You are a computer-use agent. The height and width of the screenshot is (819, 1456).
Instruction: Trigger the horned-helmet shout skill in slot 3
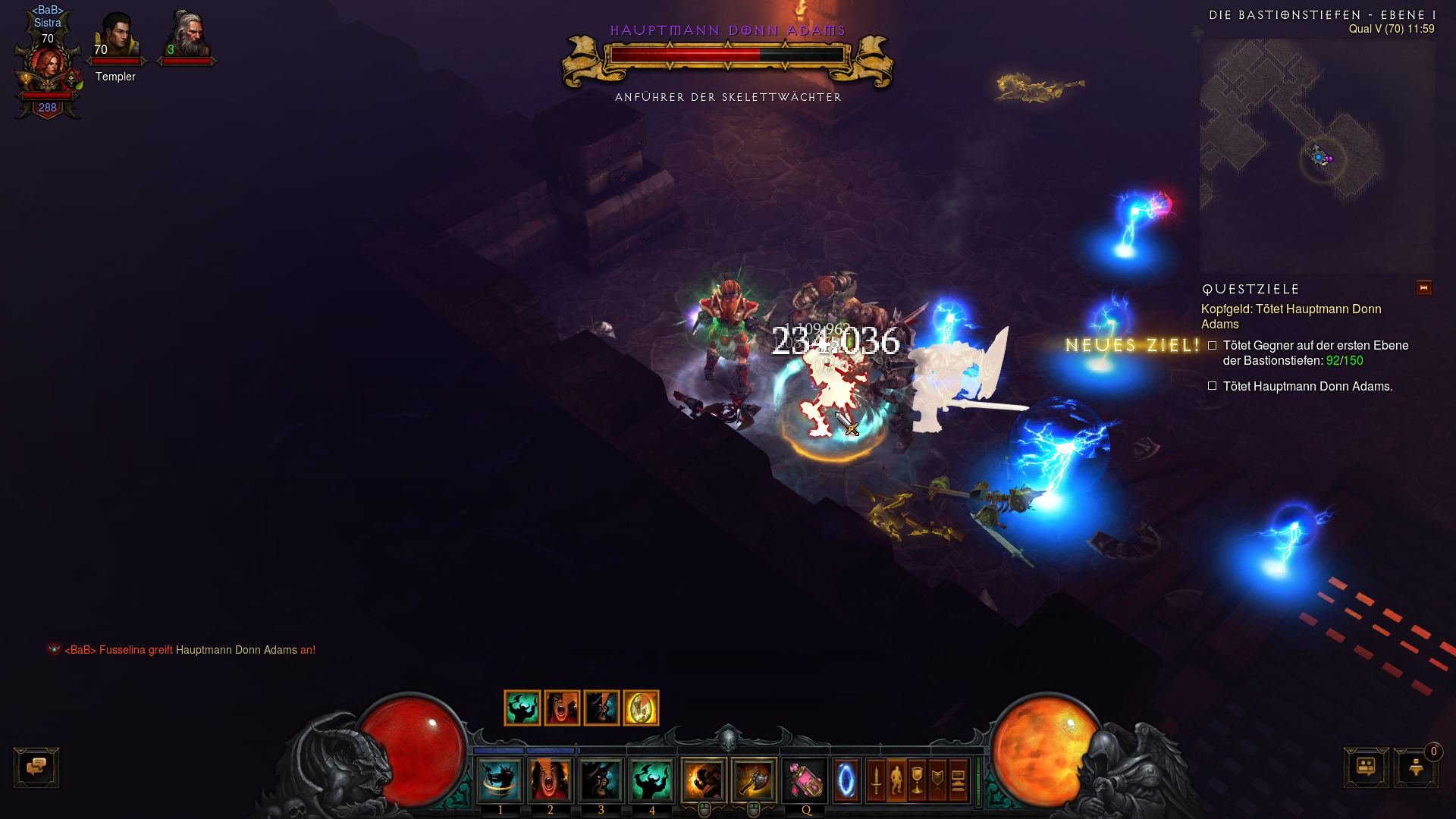coord(601,780)
